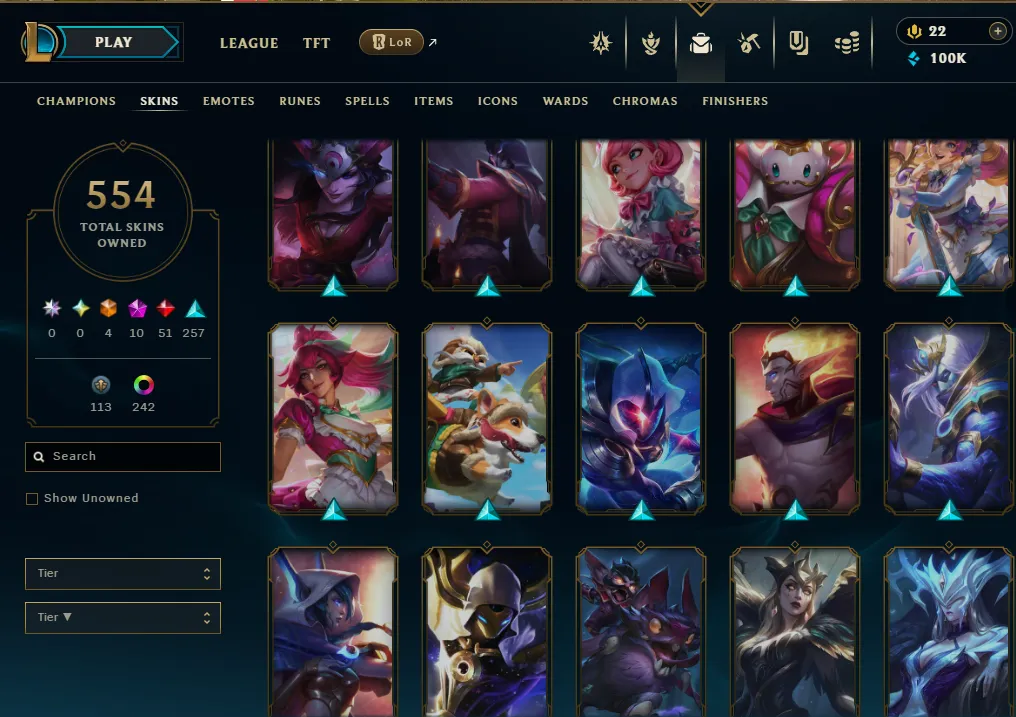
Task: Switch to the TFT section
Action: (x=317, y=43)
